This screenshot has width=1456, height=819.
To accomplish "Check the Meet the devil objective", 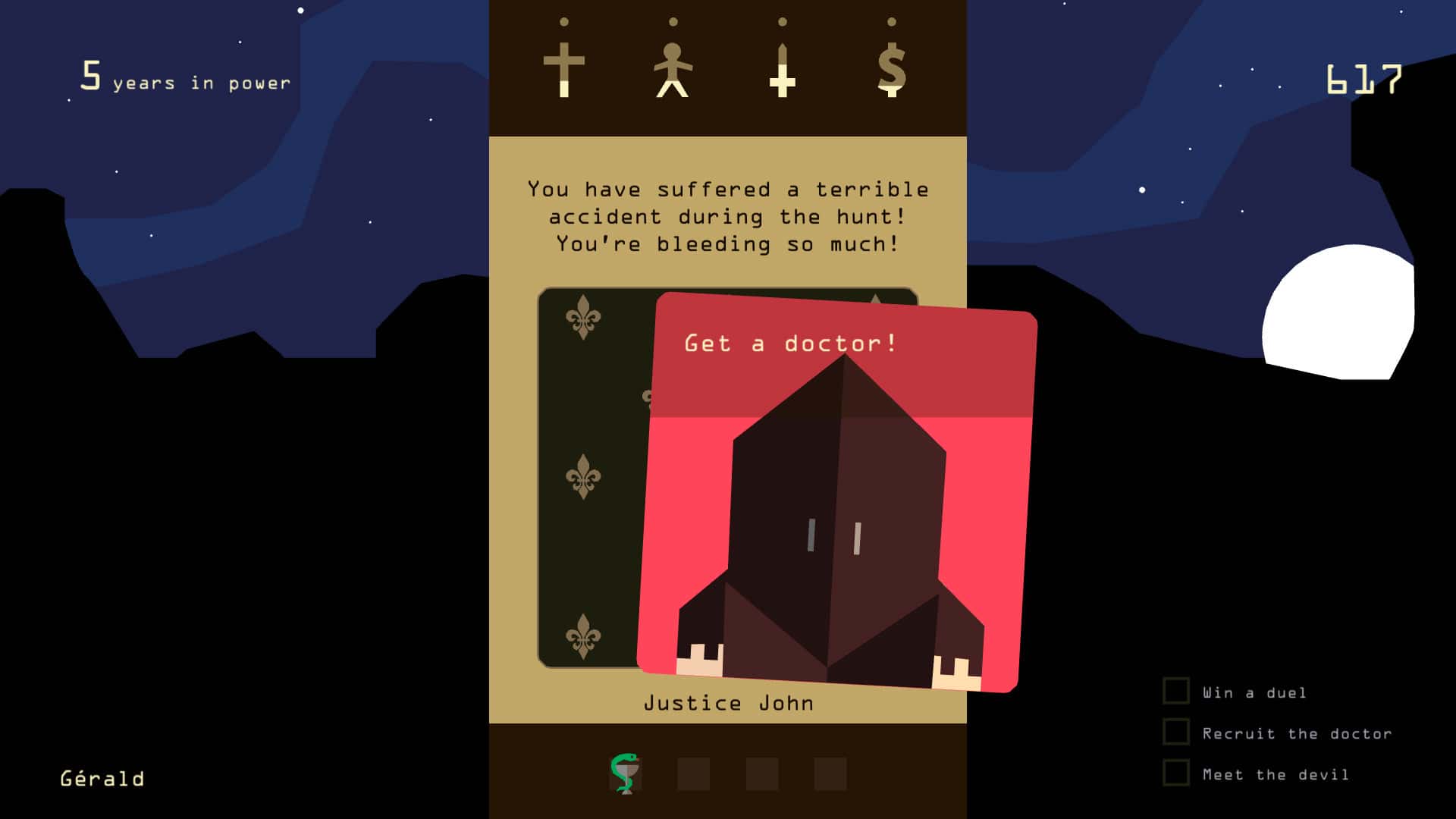I will pyautogui.click(x=1175, y=773).
